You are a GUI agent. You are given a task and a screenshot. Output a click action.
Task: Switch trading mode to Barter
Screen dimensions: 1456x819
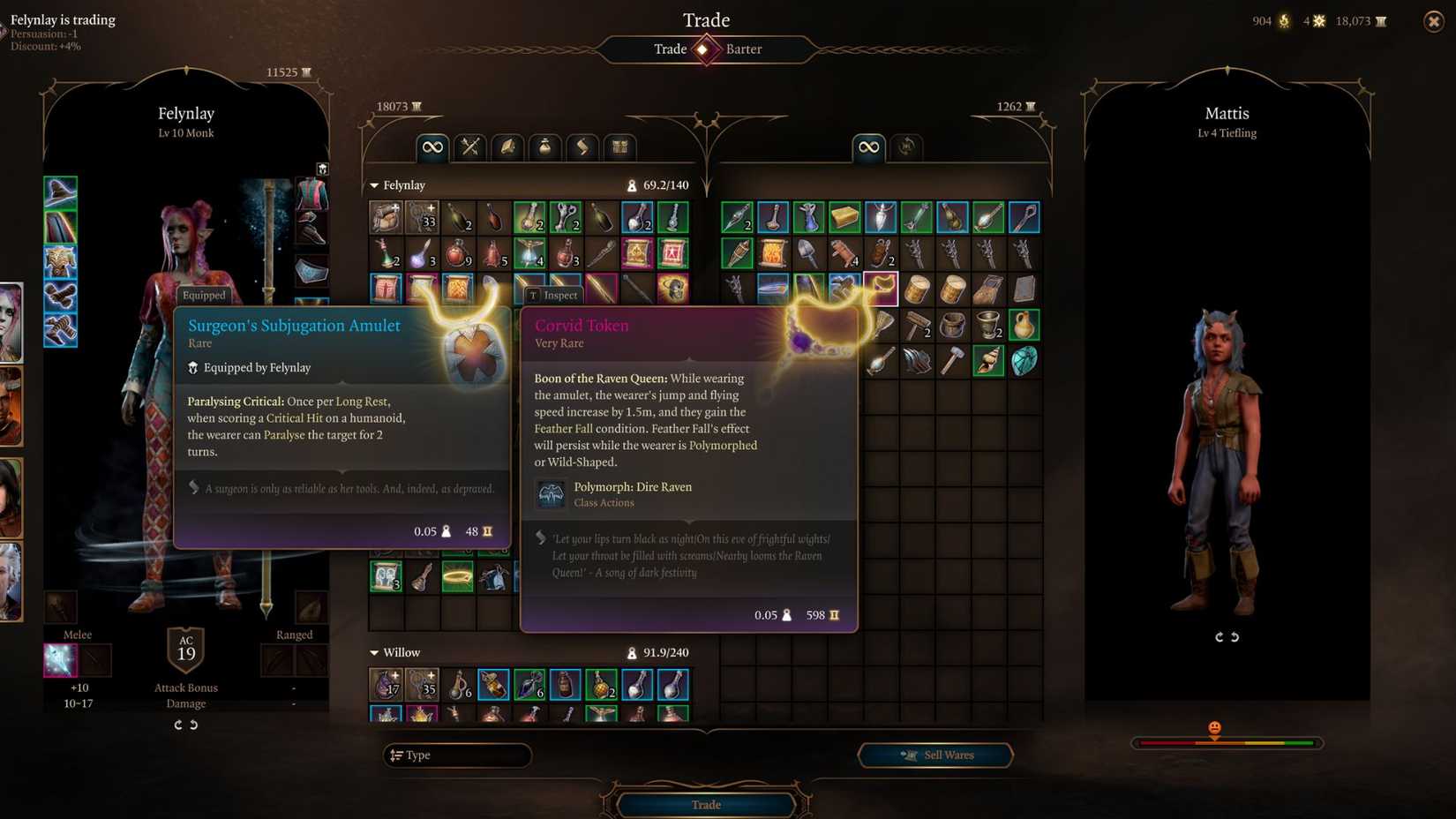(x=744, y=49)
